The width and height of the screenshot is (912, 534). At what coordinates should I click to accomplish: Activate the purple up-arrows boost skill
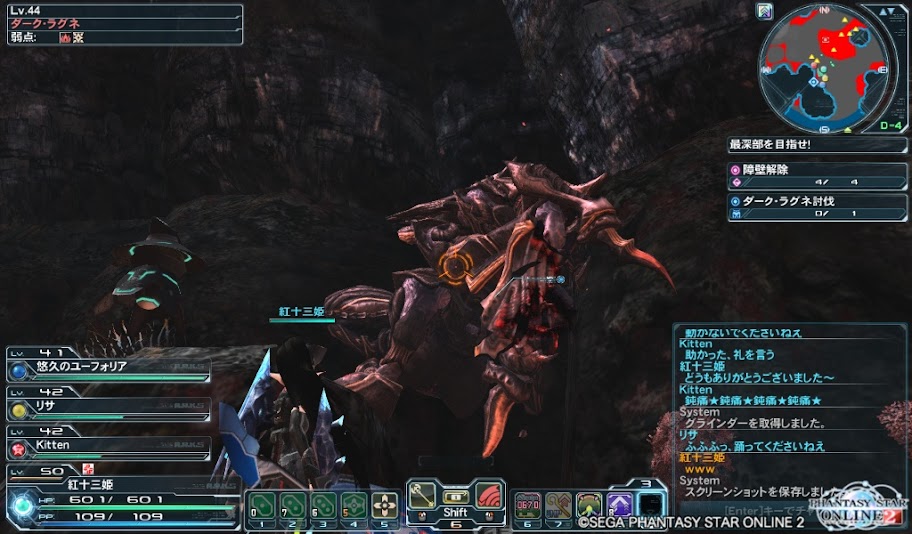point(619,505)
